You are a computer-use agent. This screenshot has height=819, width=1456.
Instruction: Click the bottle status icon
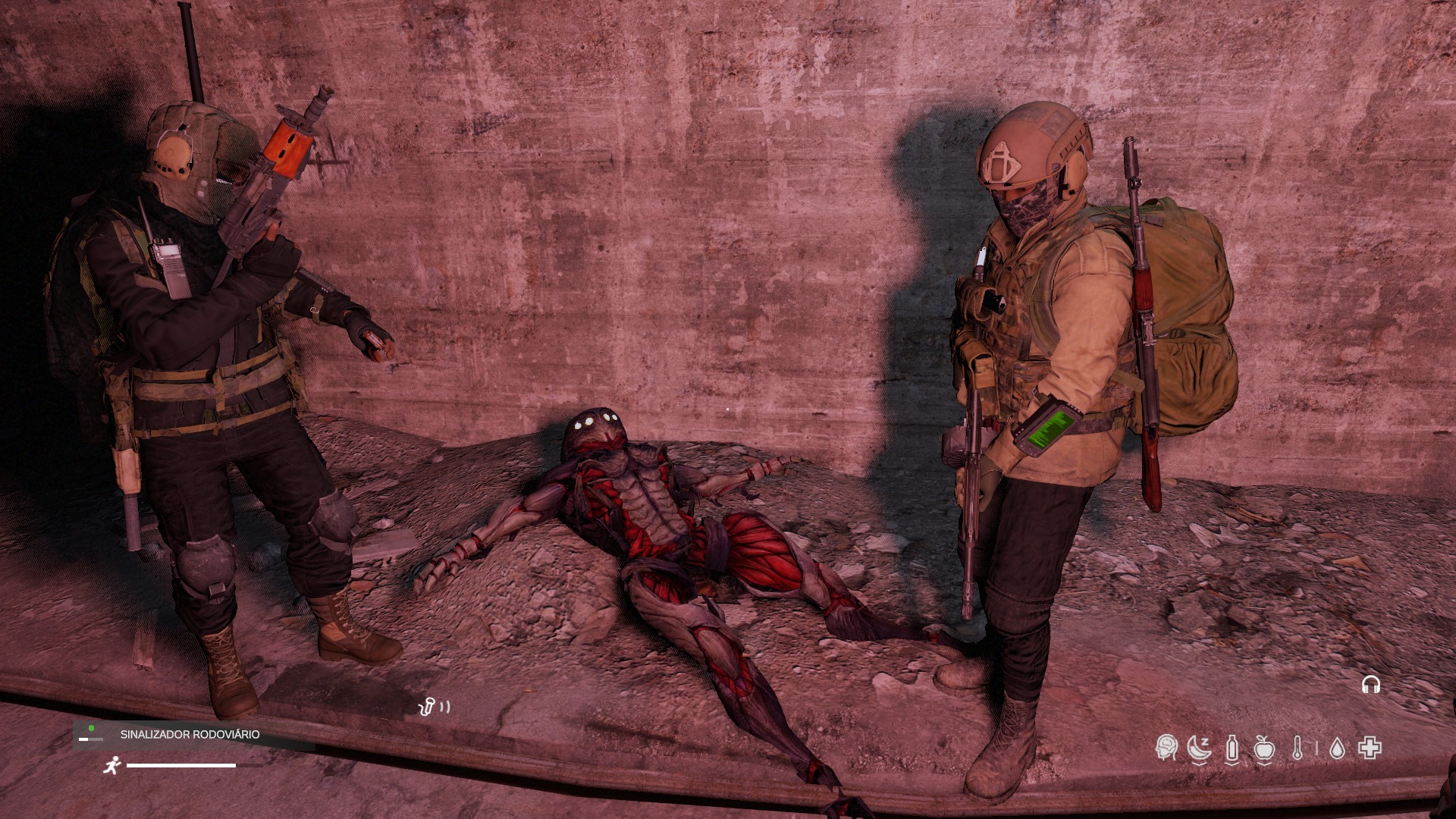click(1232, 748)
